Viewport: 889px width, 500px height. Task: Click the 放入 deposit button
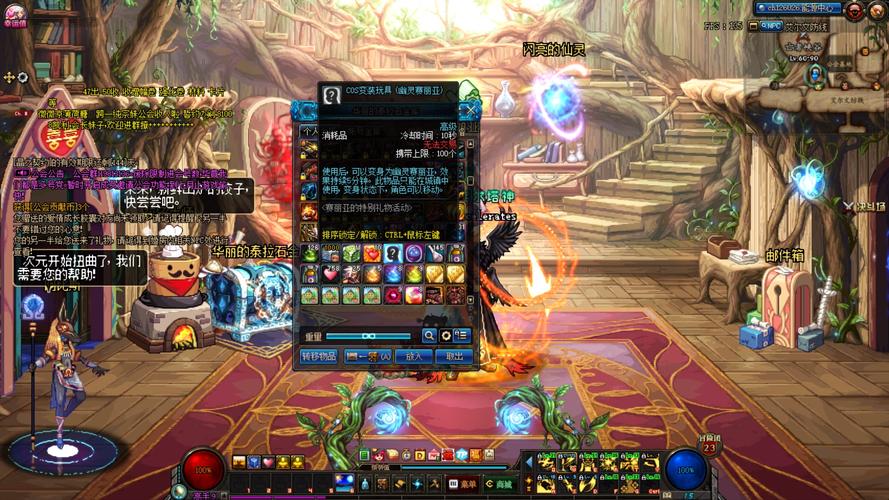point(412,356)
